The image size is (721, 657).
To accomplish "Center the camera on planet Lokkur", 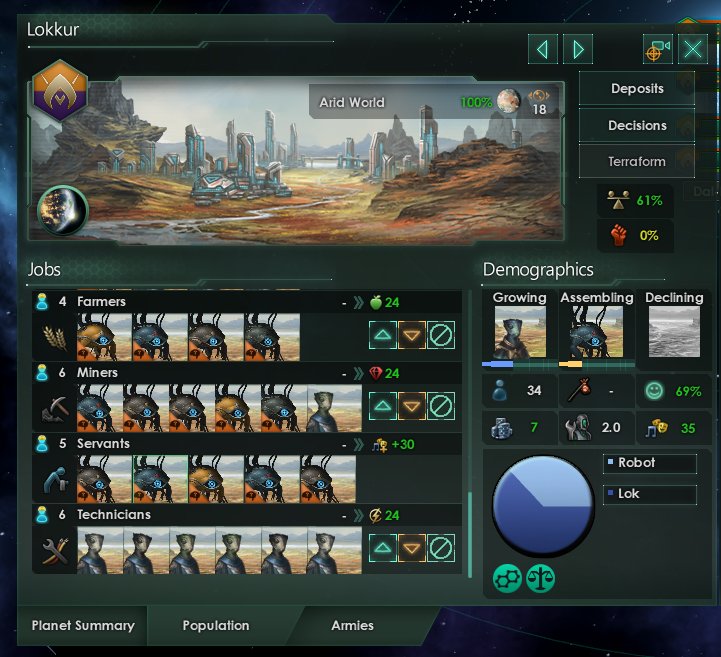I will 657,49.
